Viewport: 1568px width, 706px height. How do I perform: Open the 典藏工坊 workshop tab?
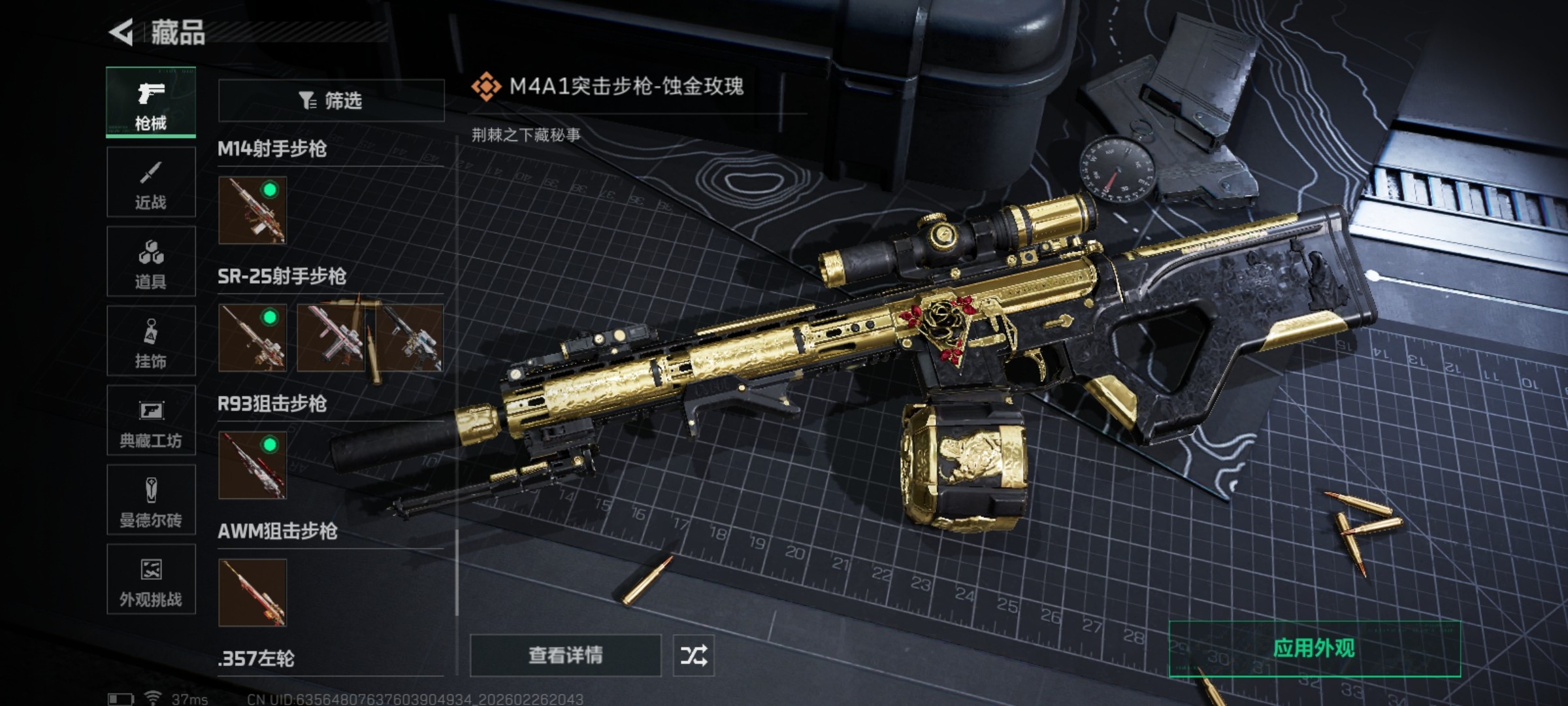click(151, 421)
